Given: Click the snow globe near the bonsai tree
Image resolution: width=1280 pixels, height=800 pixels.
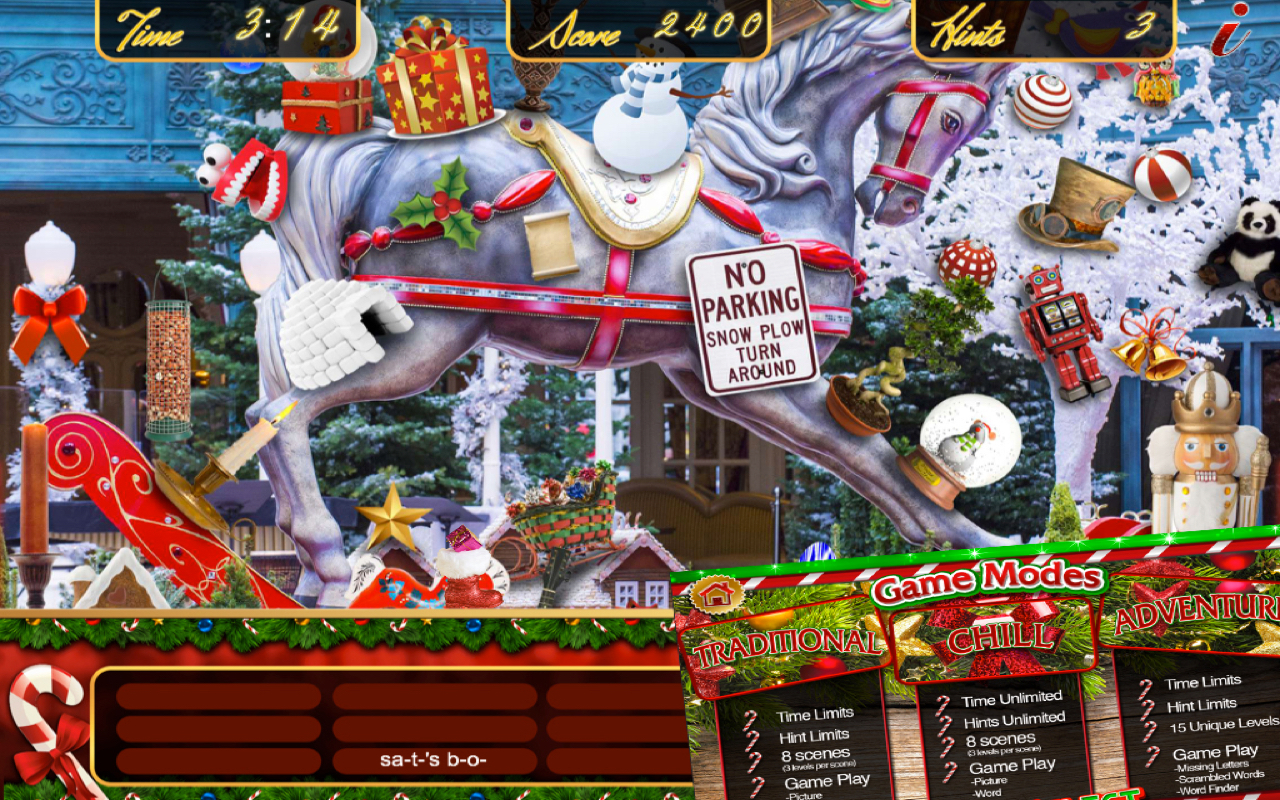Looking at the screenshot, I should (x=960, y=440).
